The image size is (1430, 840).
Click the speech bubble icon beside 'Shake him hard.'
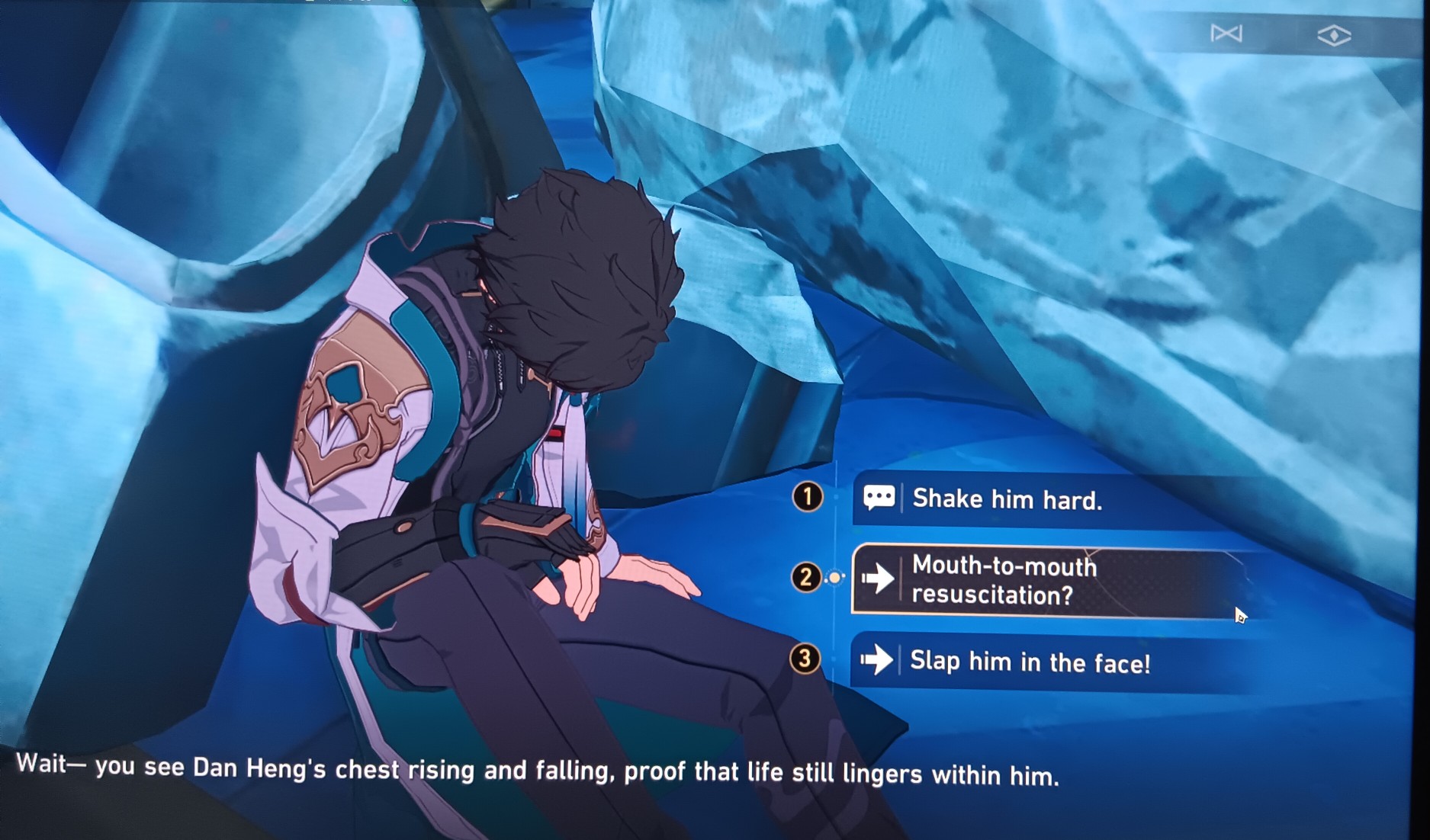(x=881, y=497)
